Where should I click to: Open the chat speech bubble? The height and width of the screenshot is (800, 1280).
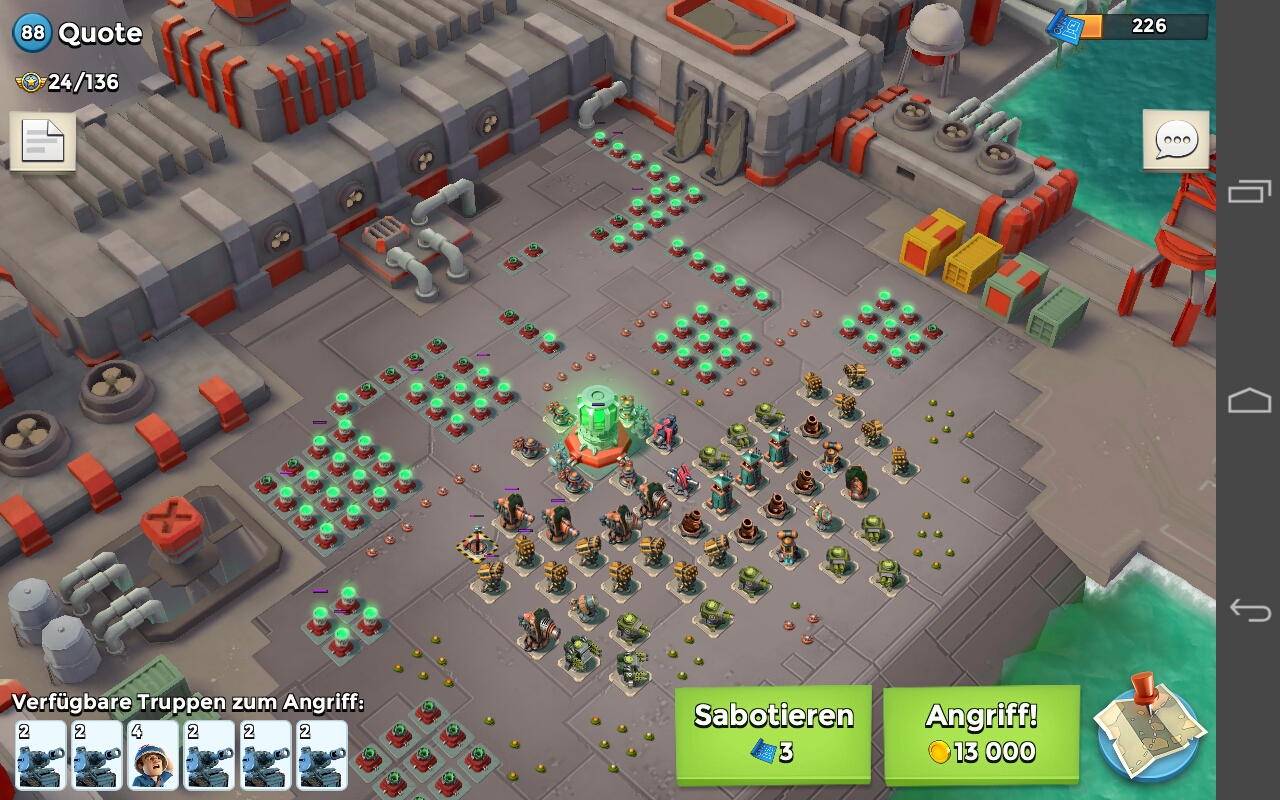tap(1175, 141)
